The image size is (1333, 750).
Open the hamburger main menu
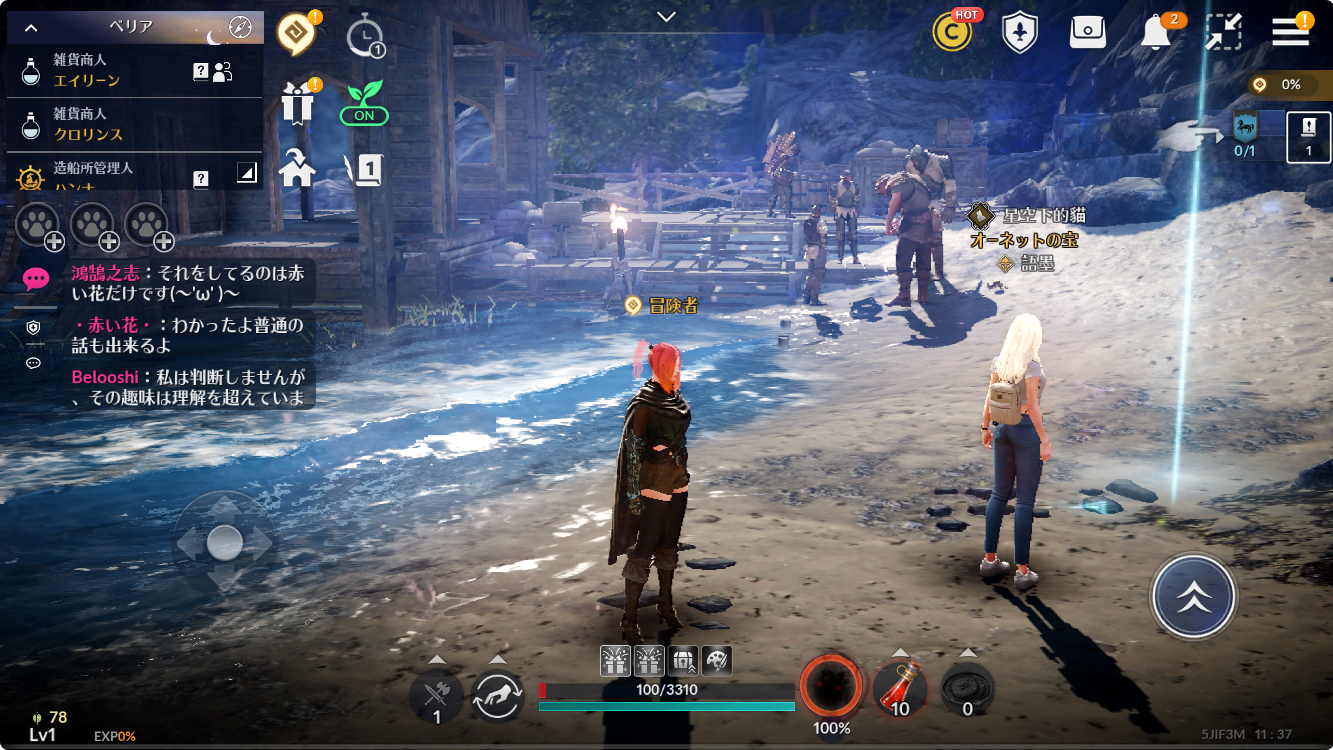click(1291, 32)
